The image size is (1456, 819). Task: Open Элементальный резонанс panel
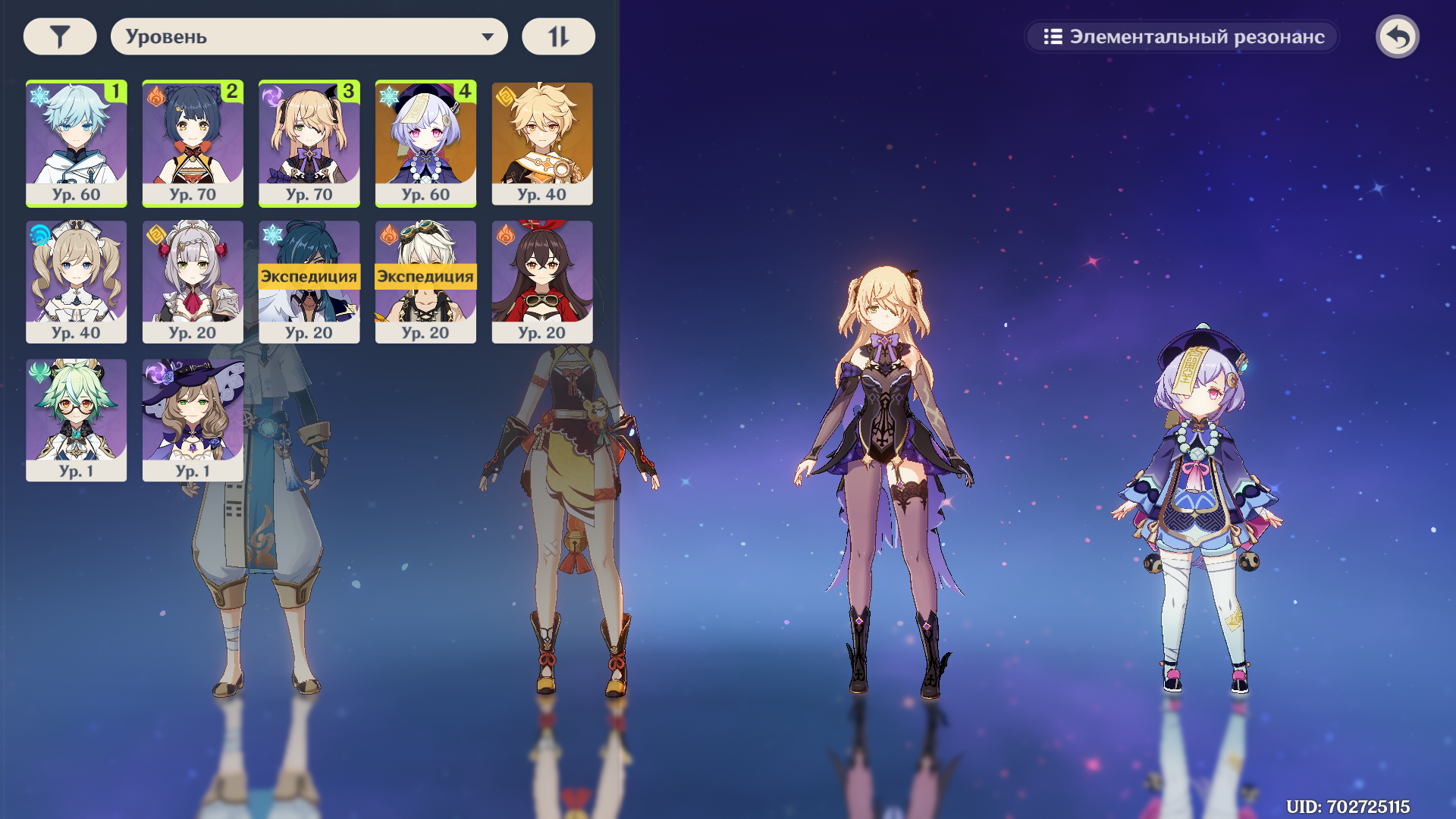(1183, 36)
